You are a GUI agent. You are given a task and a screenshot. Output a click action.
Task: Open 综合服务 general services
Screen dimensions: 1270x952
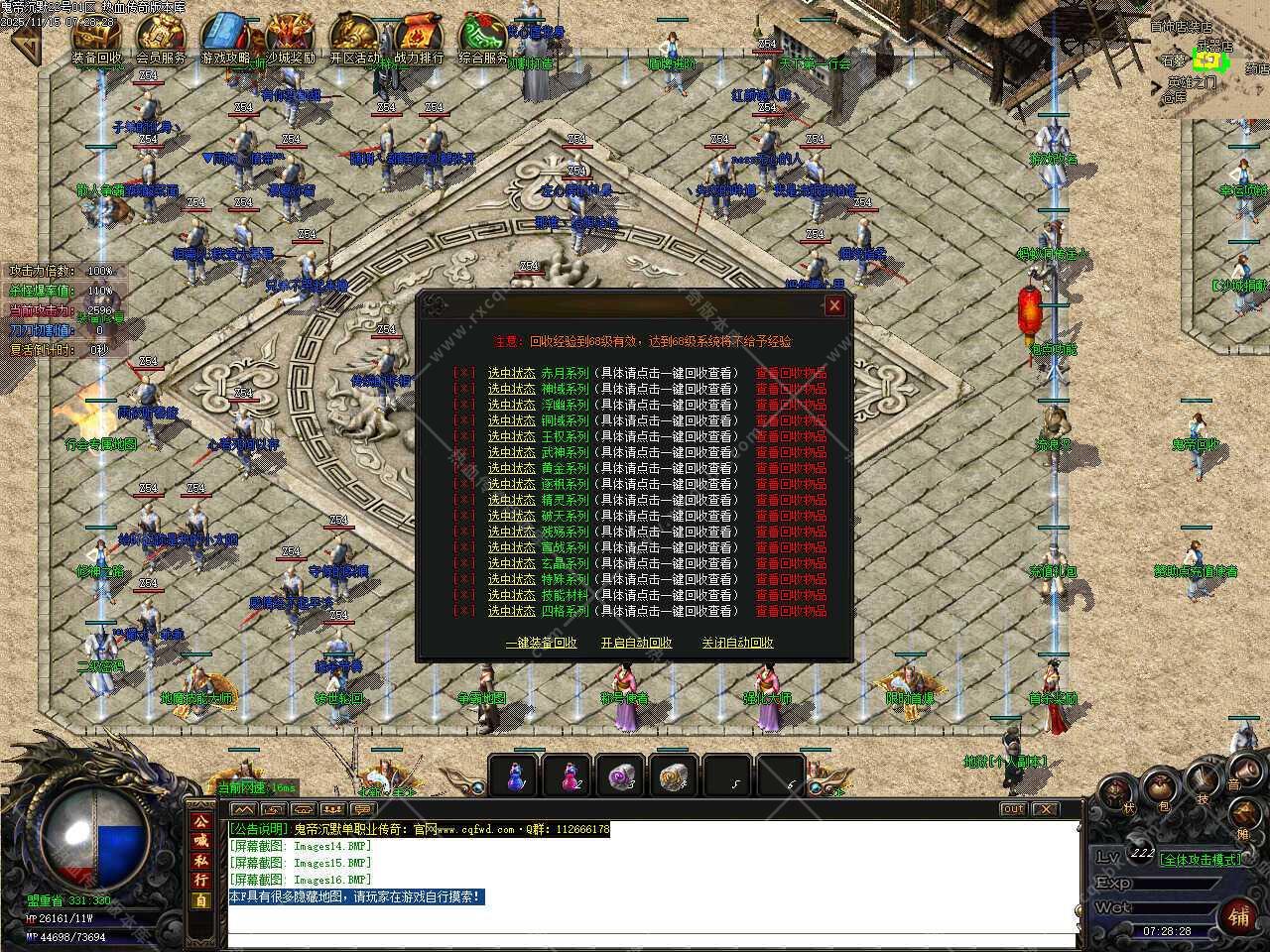coord(483,40)
